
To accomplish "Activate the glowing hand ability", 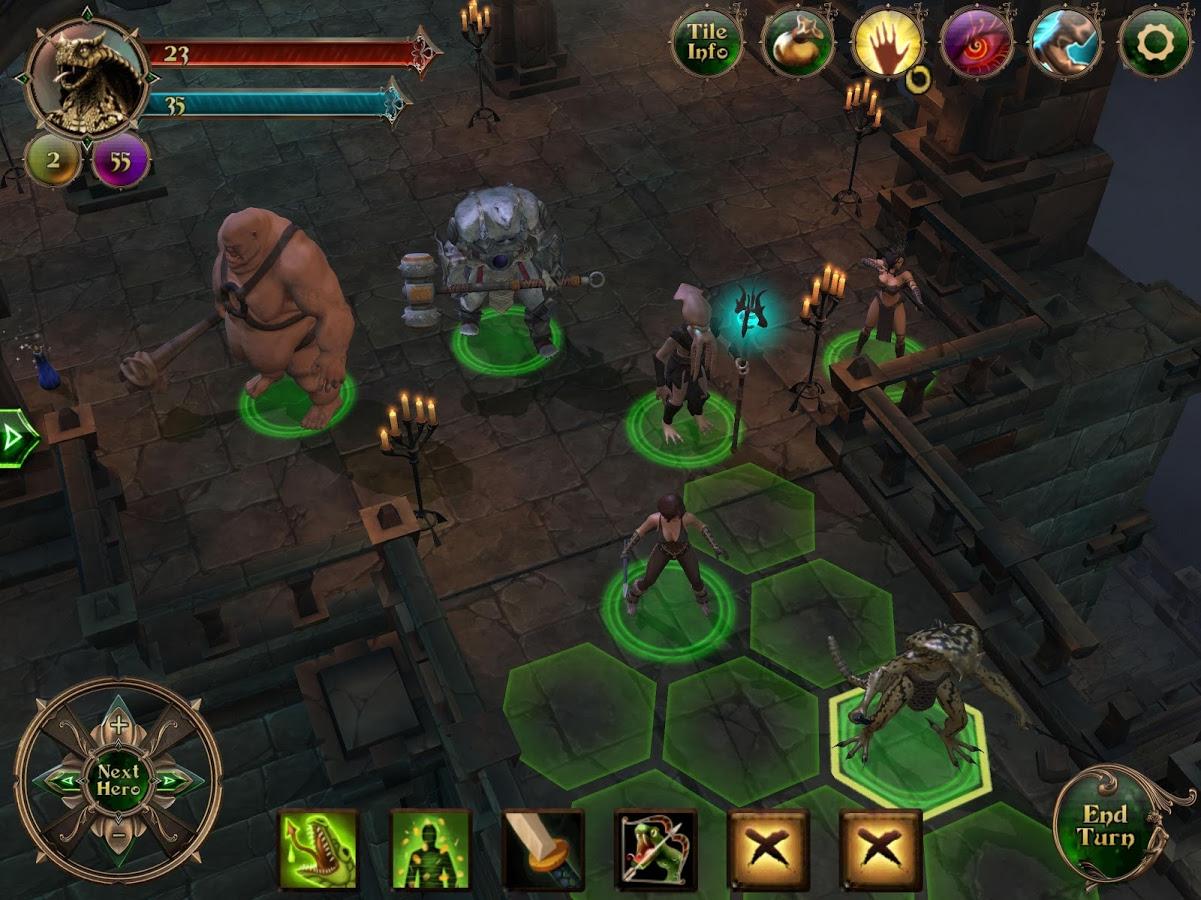I will (887, 43).
